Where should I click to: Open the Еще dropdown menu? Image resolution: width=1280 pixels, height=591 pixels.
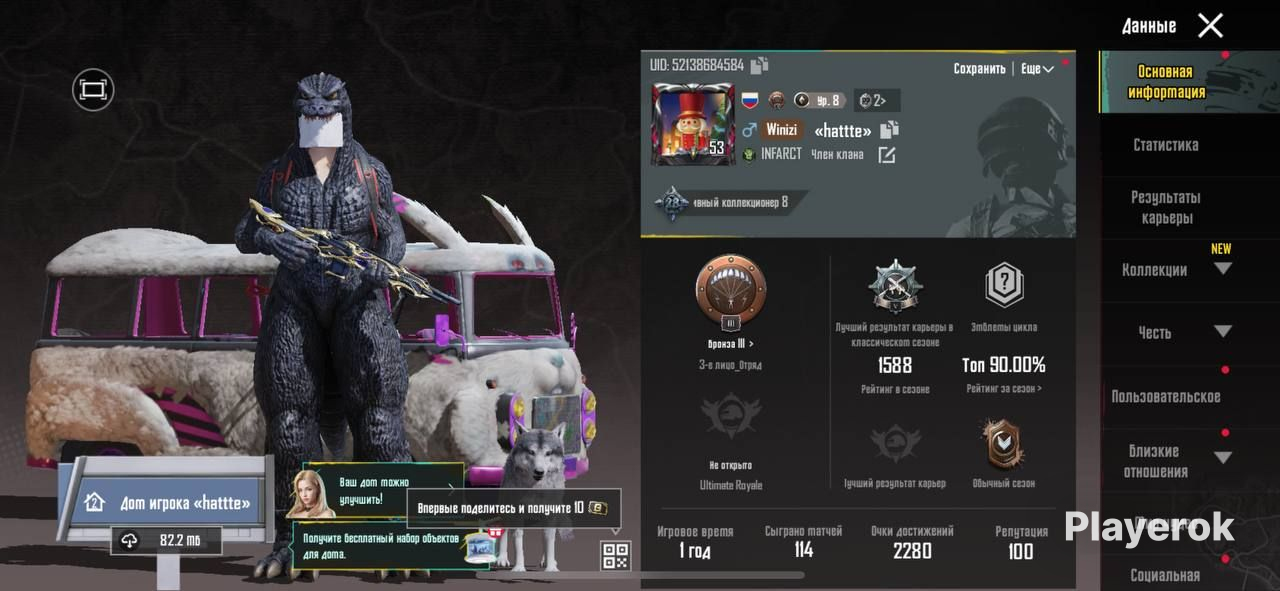(1037, 69)
